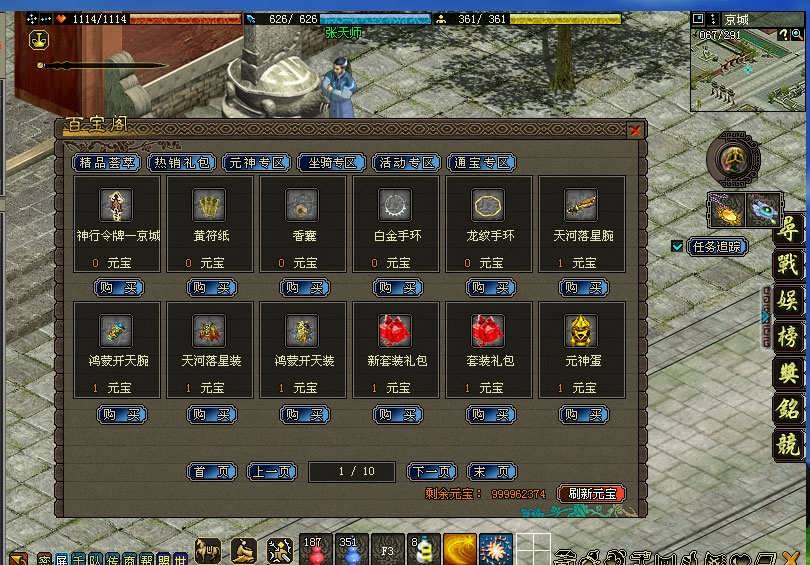
Task: Purchase the 黄符纸 item
Action: (x=212, y=288)
